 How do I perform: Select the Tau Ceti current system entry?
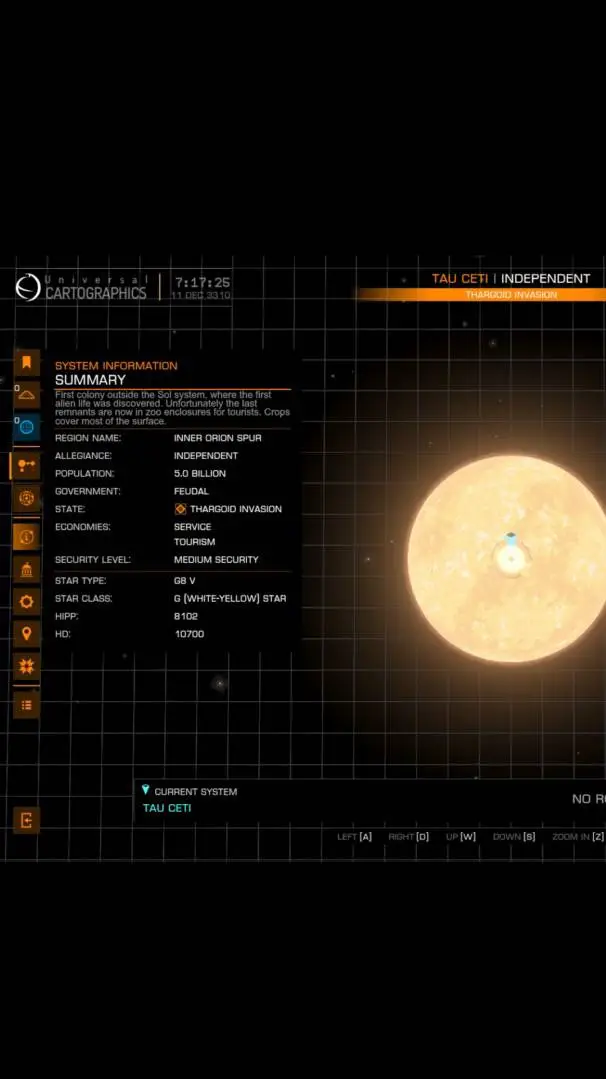tap(167, 808)
